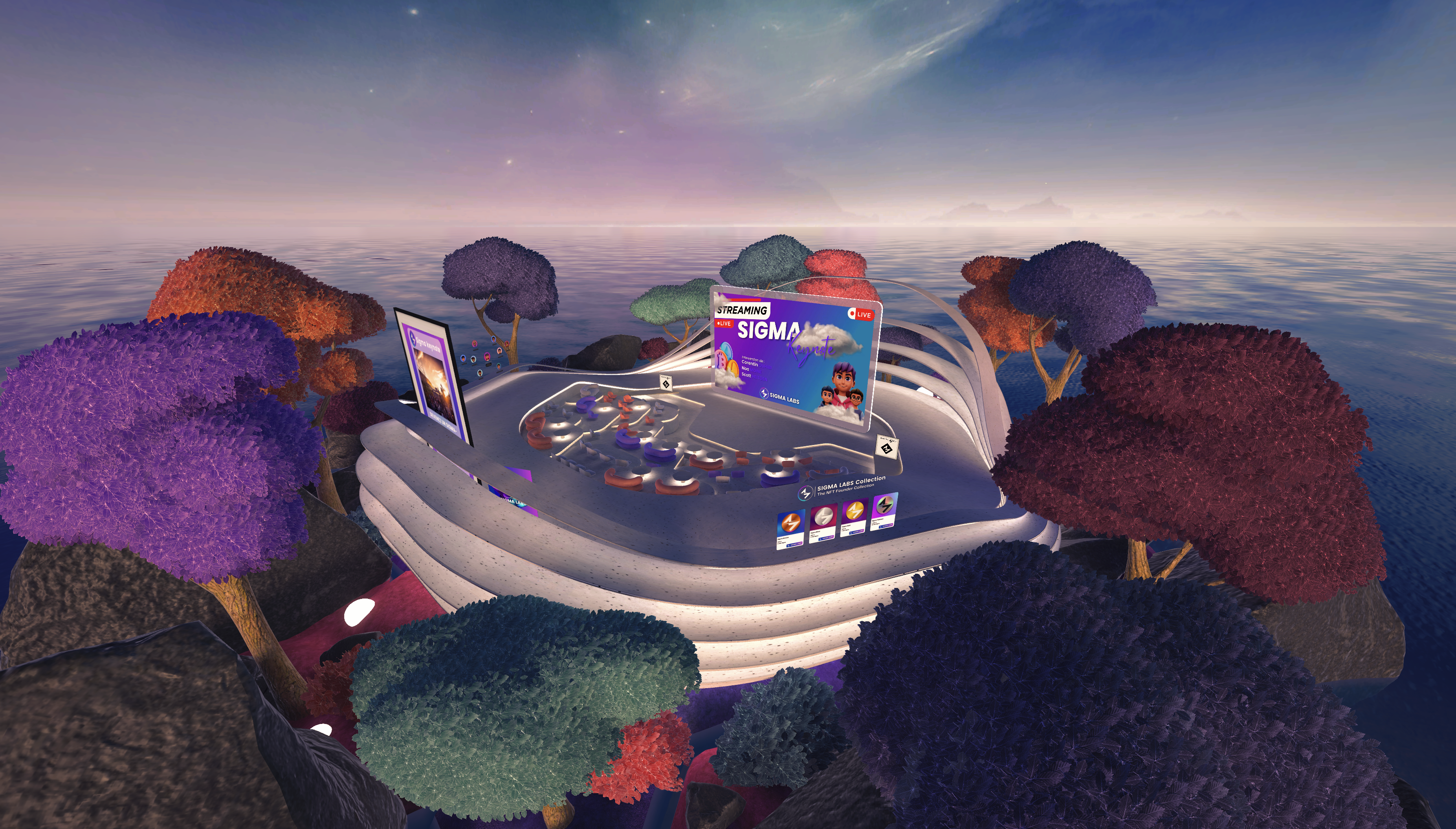This screenshot has height=829, width=1456.
Task: Pick the Sigma Platinum NFT card
Action: (885, 511)
